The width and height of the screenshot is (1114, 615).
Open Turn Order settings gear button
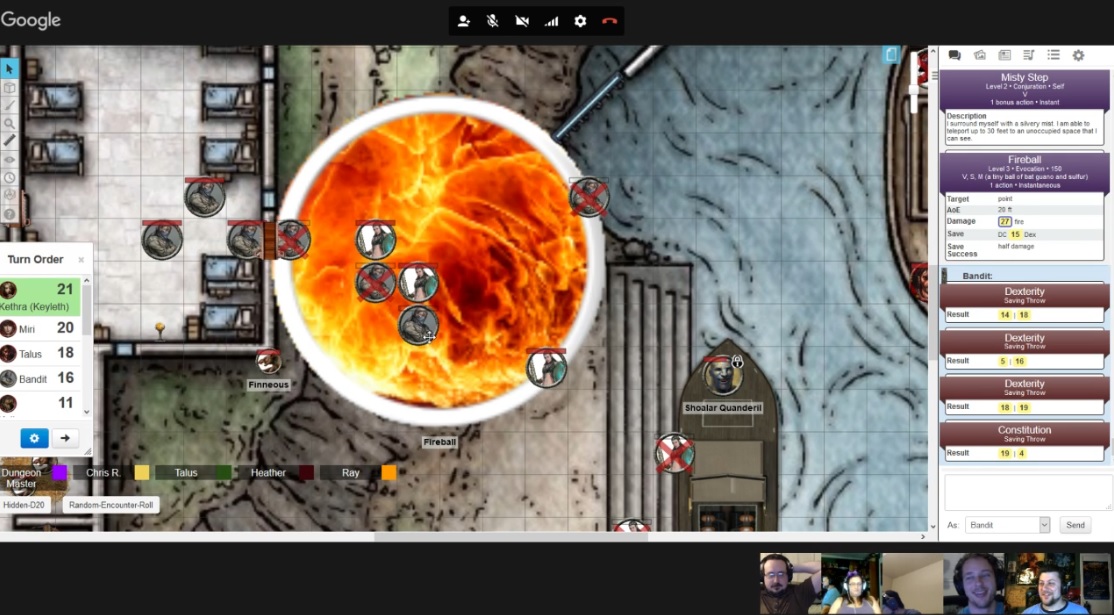(x=34, y=438)
